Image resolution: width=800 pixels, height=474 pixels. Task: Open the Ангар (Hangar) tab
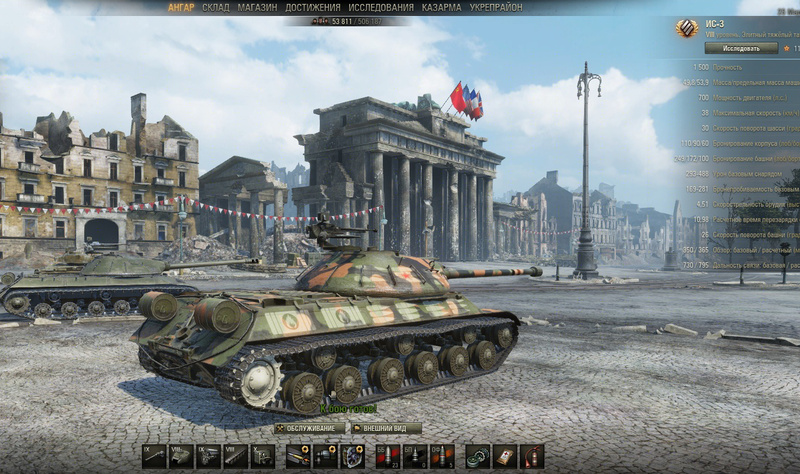coord(181,7)
